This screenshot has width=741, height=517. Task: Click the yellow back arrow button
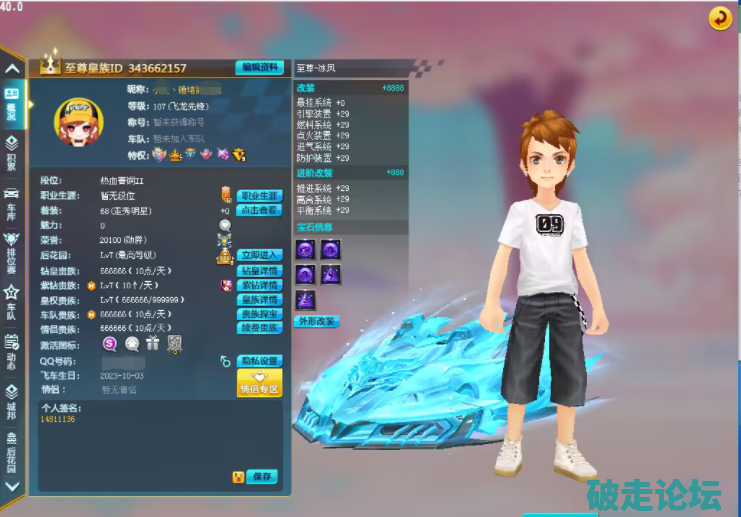point(719,17)
